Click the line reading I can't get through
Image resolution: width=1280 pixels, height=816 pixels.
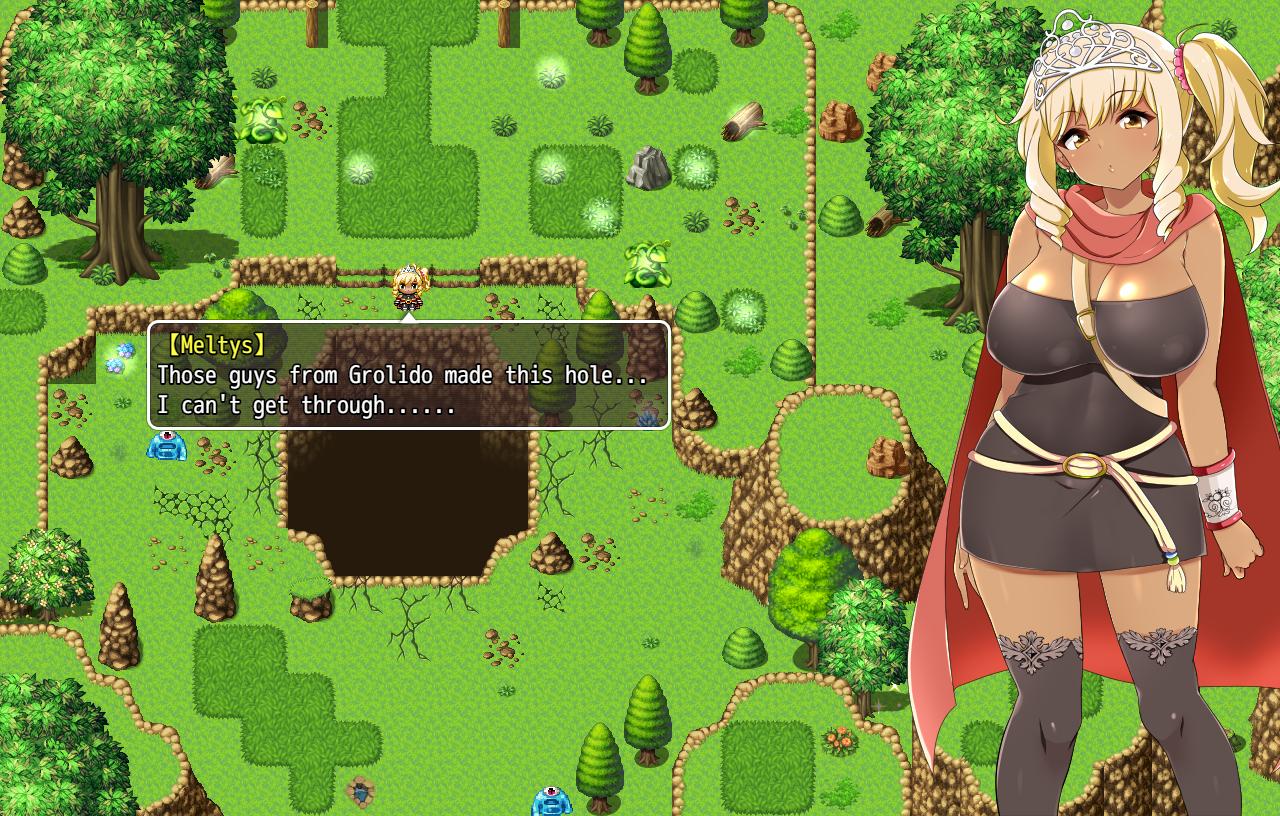305,406
